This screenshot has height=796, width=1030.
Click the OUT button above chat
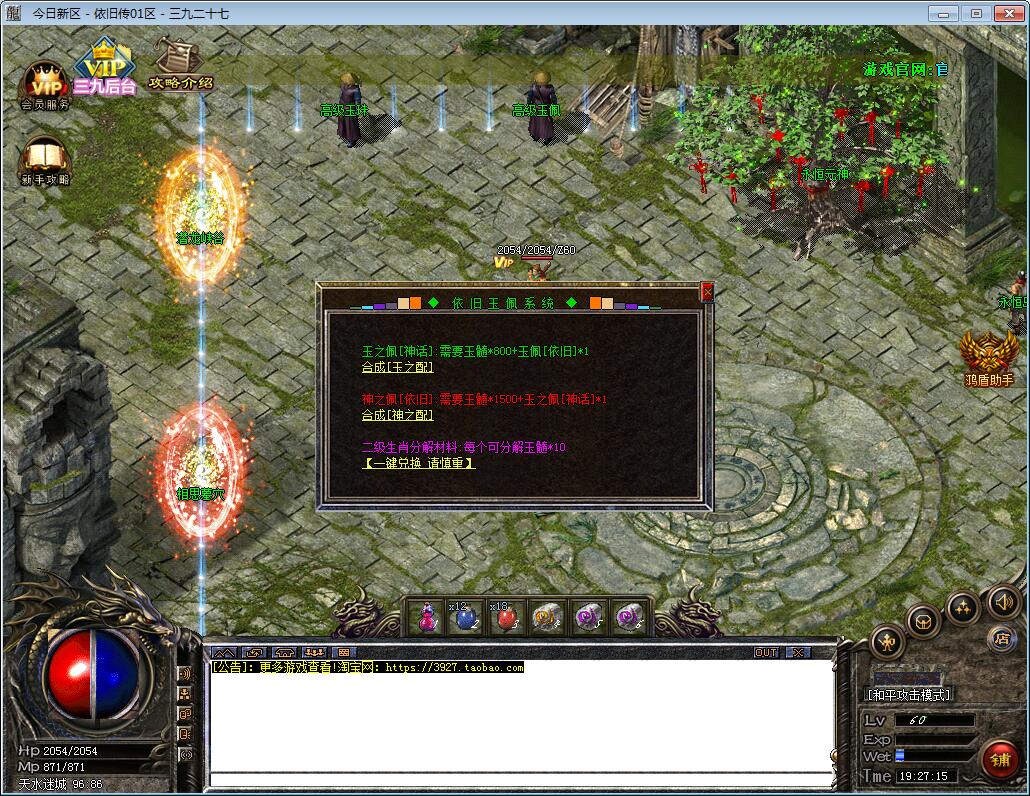766,652
